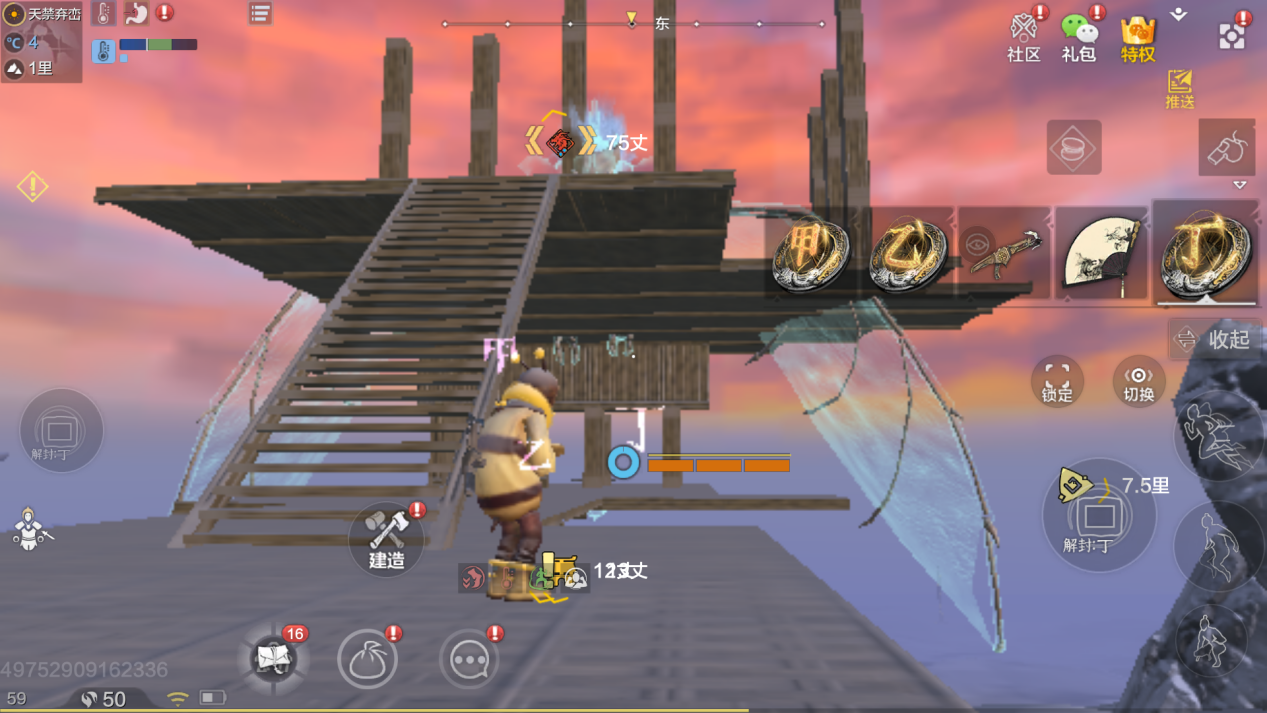Select the 丁 coin hotbar slot

pos(1205,254)
